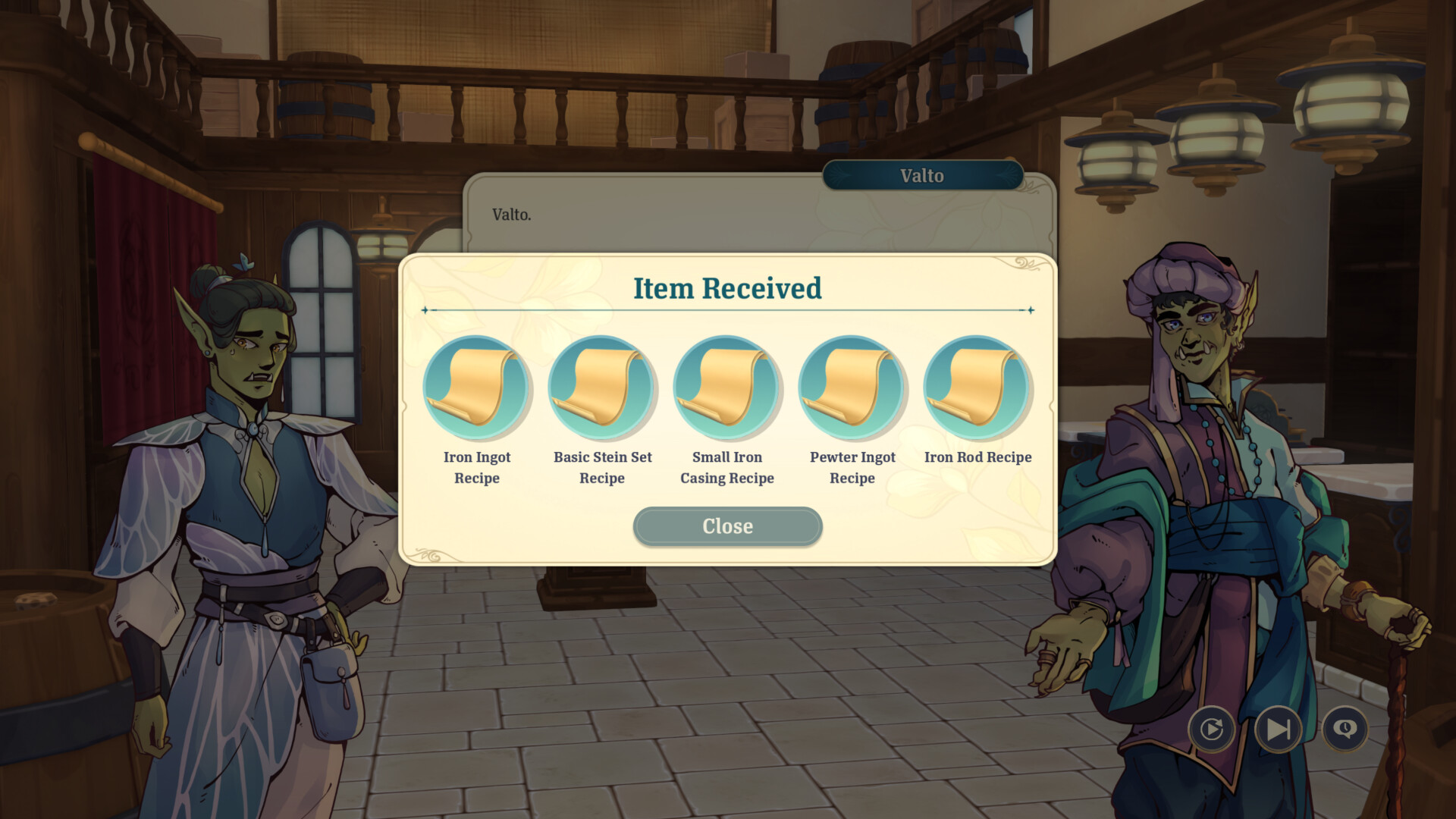Open the dialogue history log
Viewport: 1456px width, 819px height.
(x=1345, y=729)
